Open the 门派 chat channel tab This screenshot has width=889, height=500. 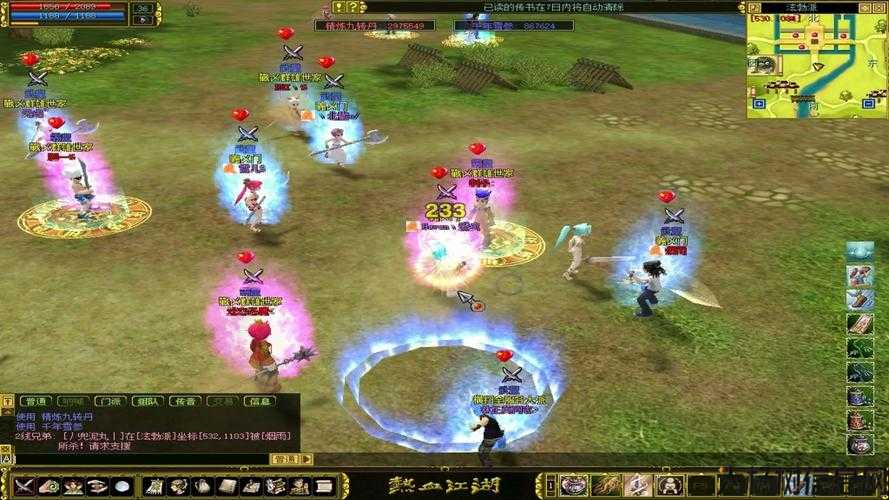(109, 401)
